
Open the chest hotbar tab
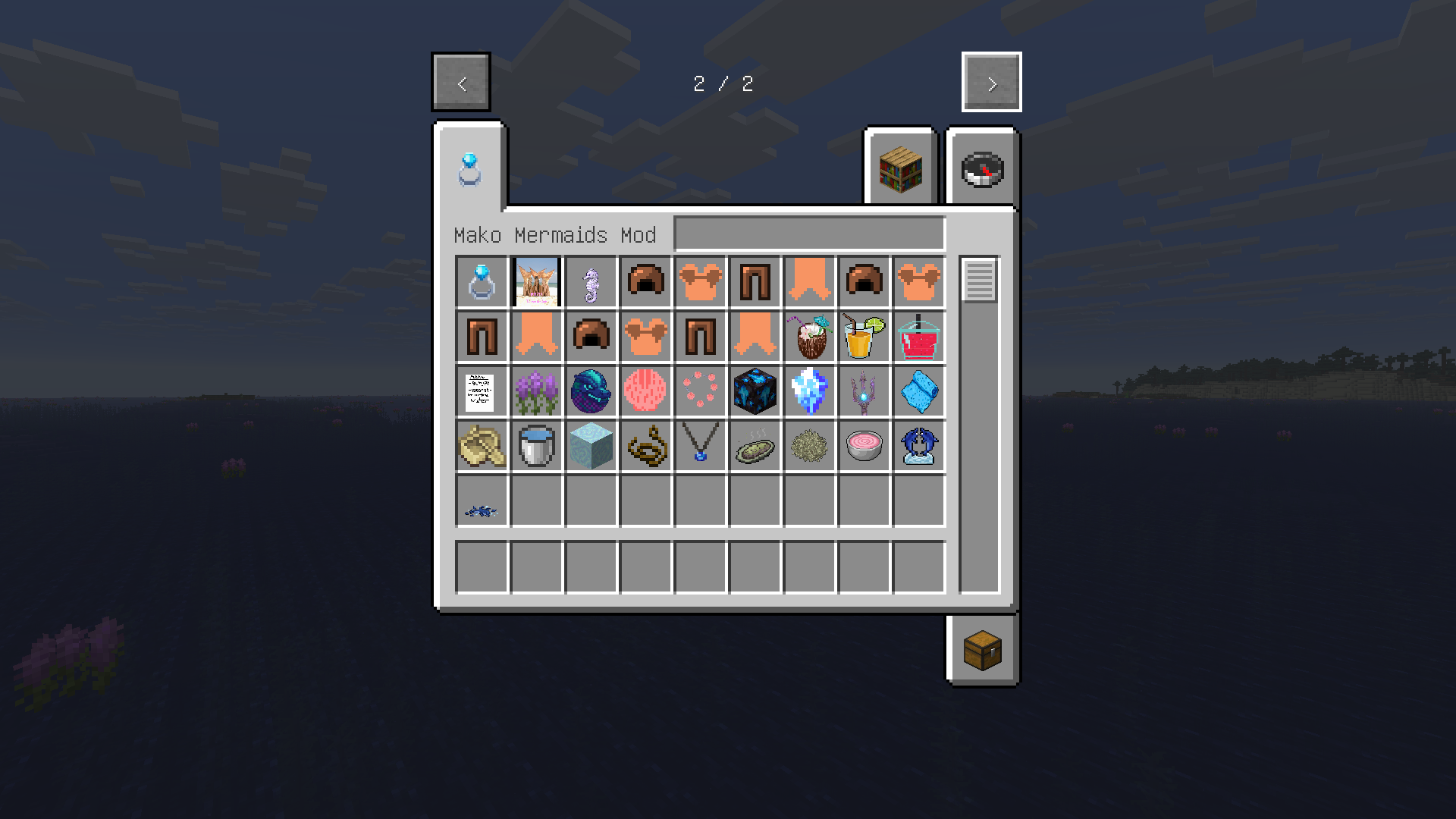point(982,650)
